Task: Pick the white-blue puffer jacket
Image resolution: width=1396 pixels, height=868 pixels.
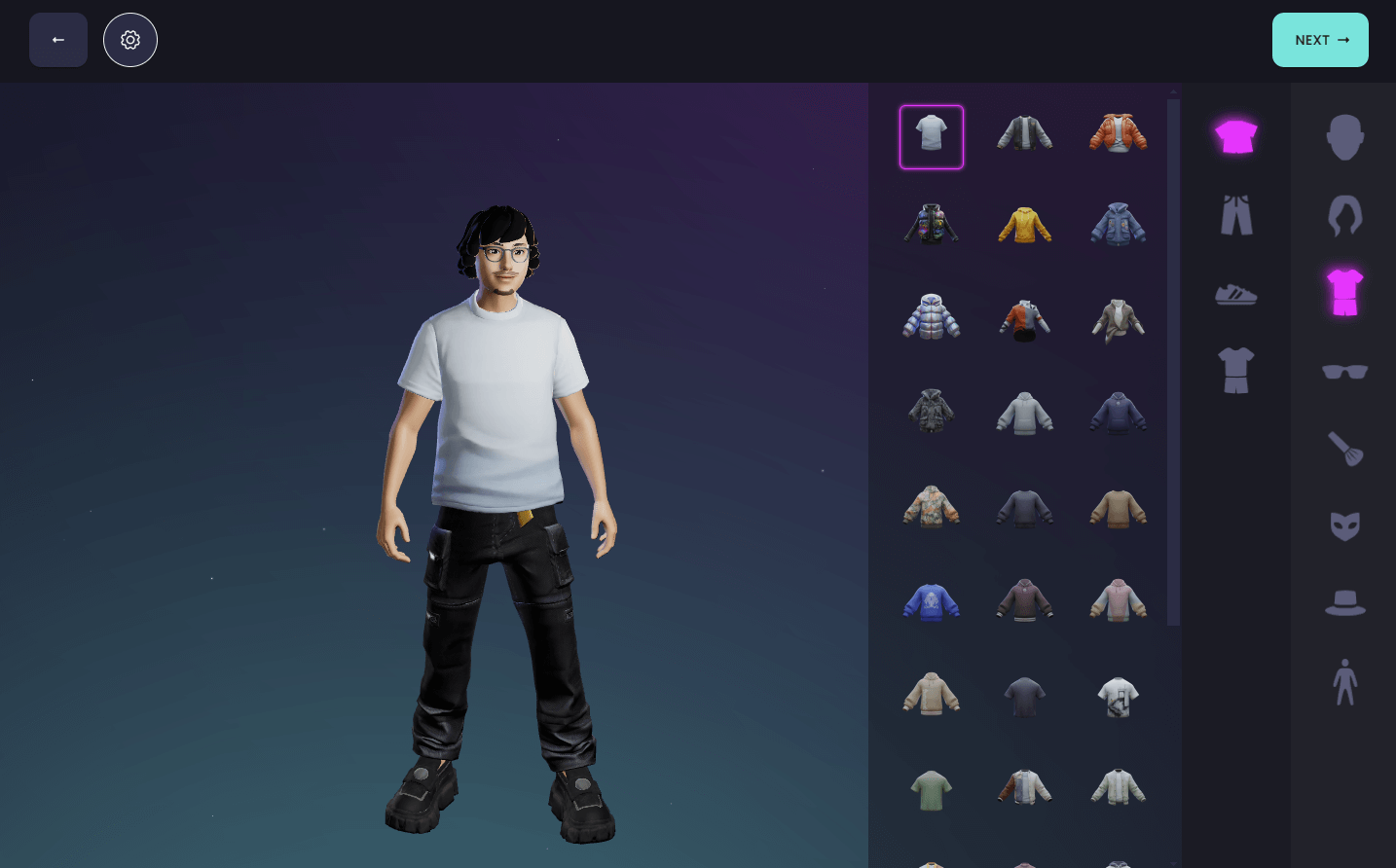Action: [x=932, y=317]
